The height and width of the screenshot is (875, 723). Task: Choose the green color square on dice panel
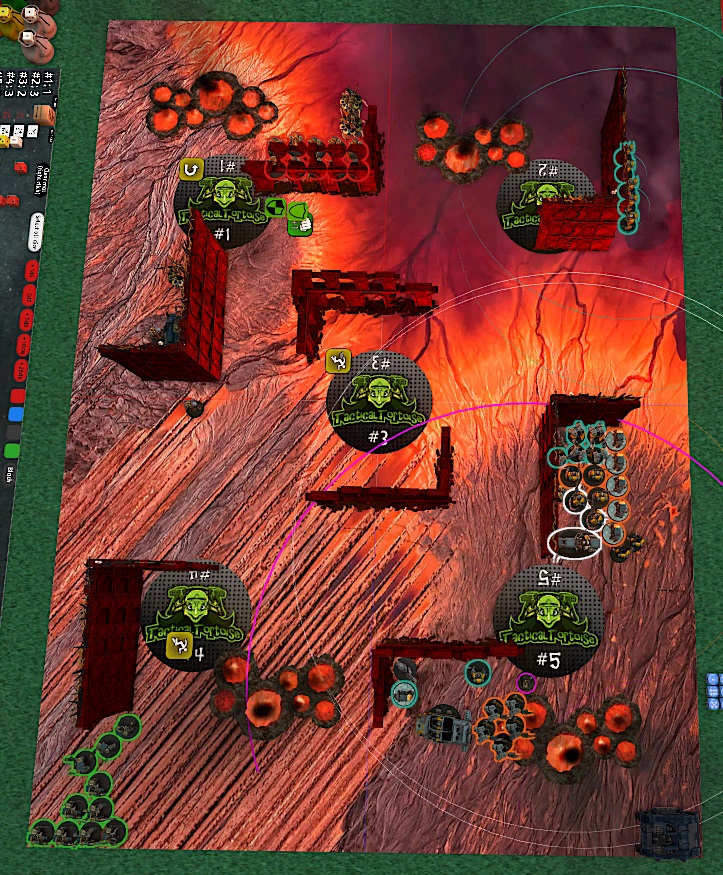point(12,450)
